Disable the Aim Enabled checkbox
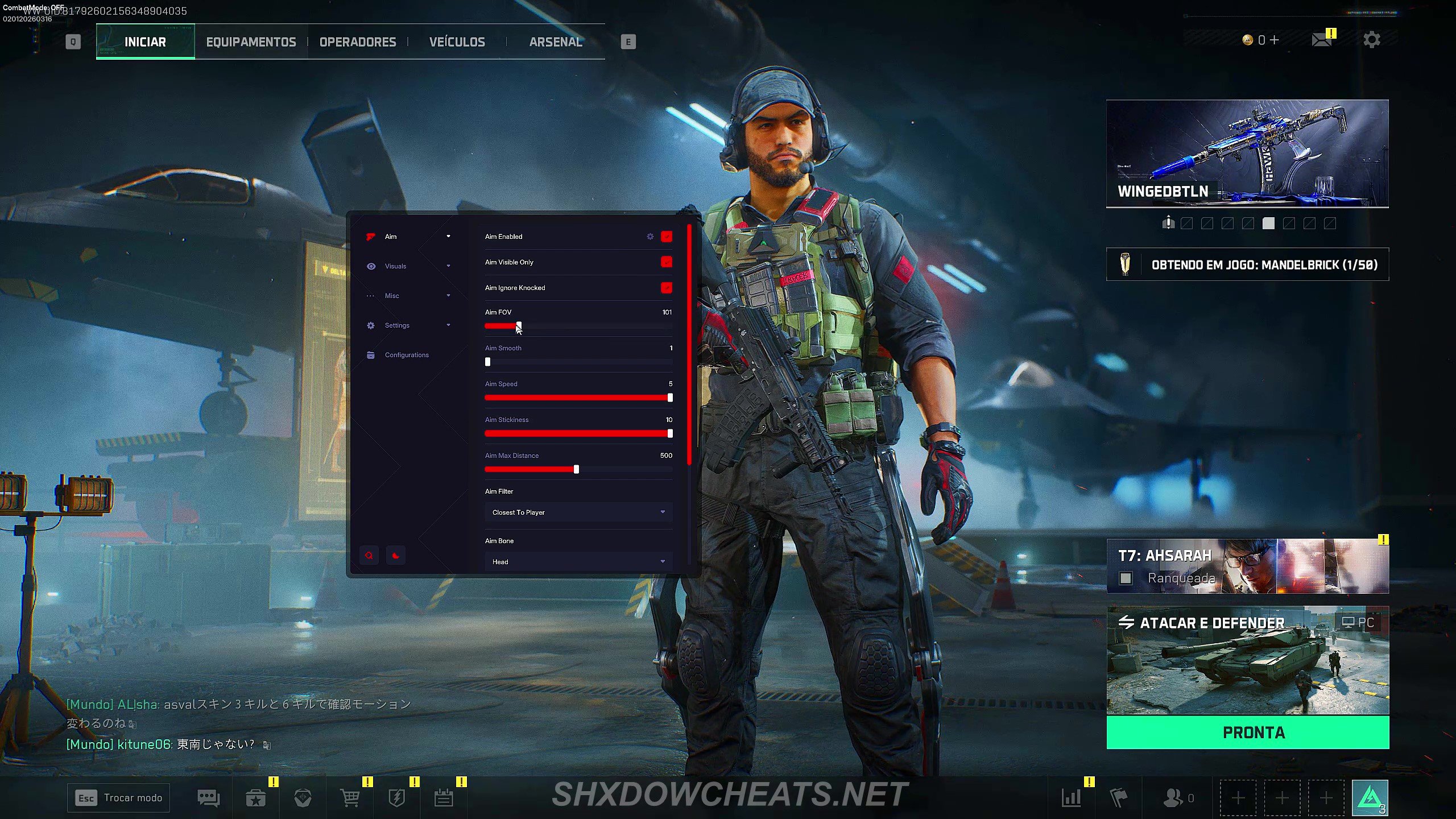 coord(666,237)
